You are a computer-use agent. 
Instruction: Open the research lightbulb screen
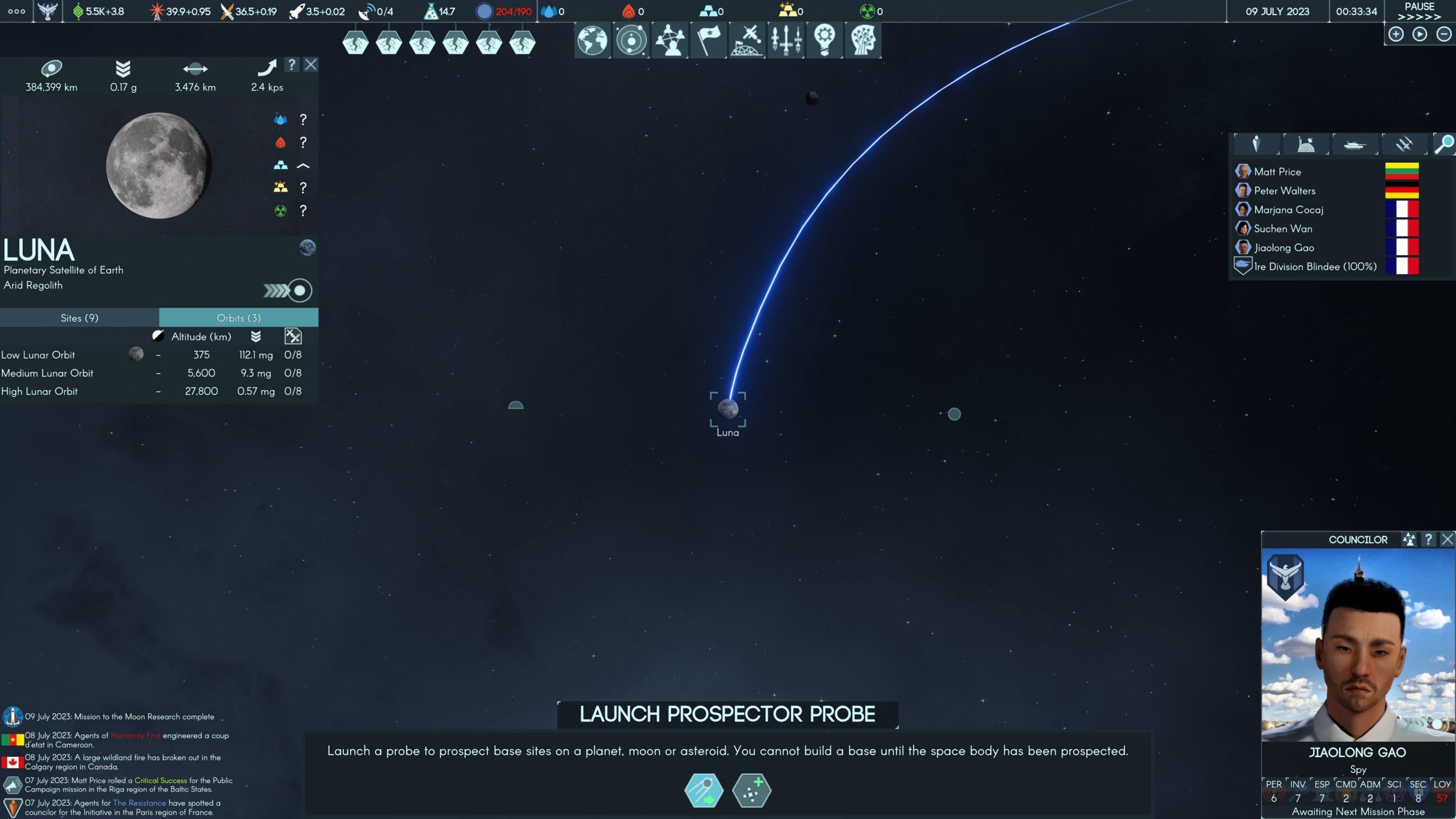click(x=824, y=40)
